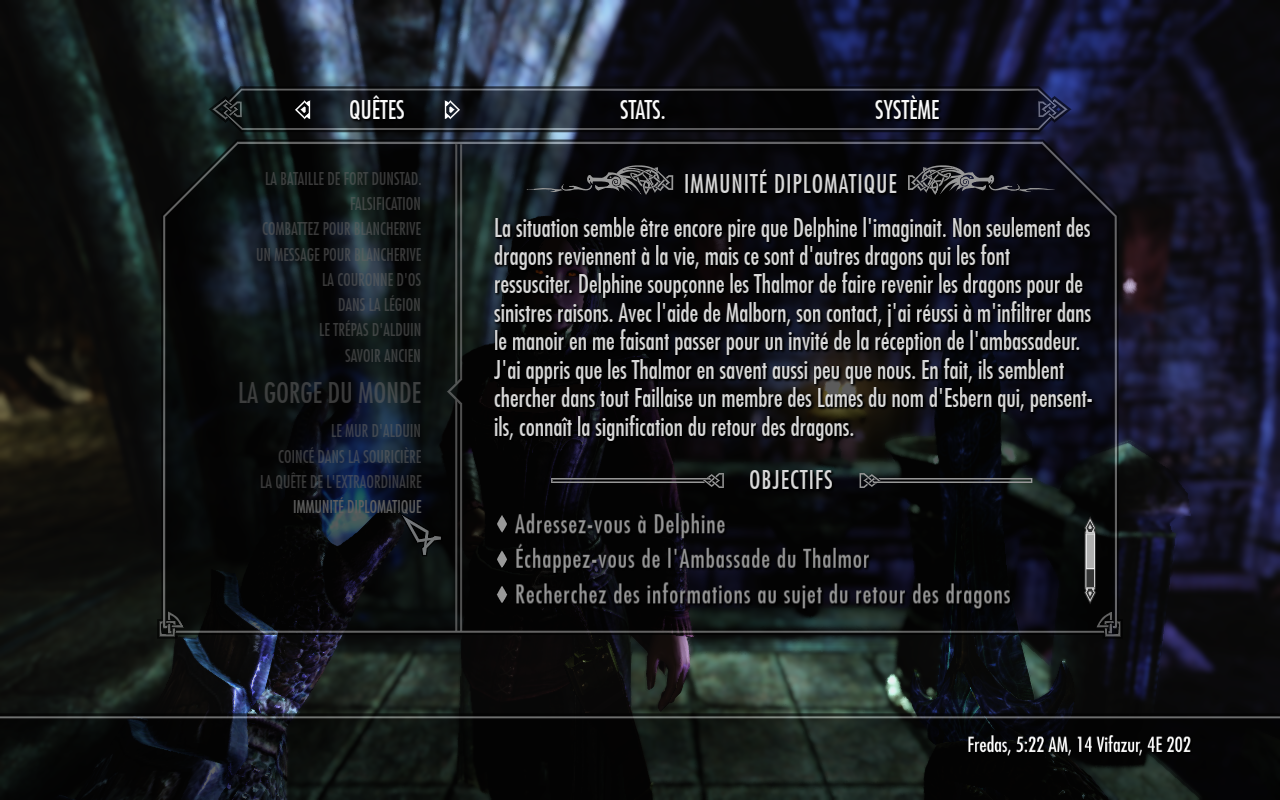Select Le Mur d'Alduin quest
1280x800 pixels.
(x=376, y=431)
